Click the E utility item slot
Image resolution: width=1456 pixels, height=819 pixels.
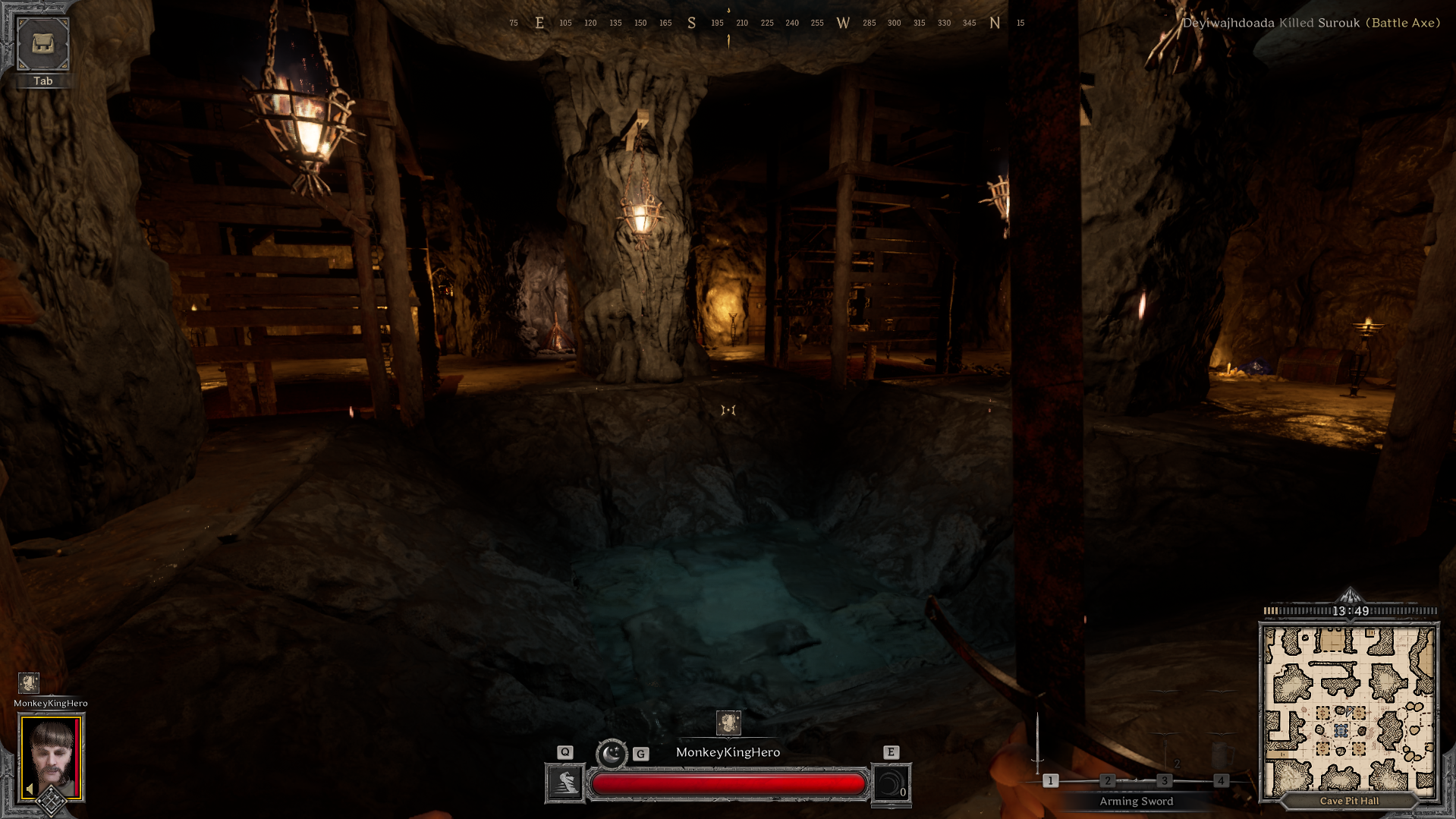tap(892, 783)
